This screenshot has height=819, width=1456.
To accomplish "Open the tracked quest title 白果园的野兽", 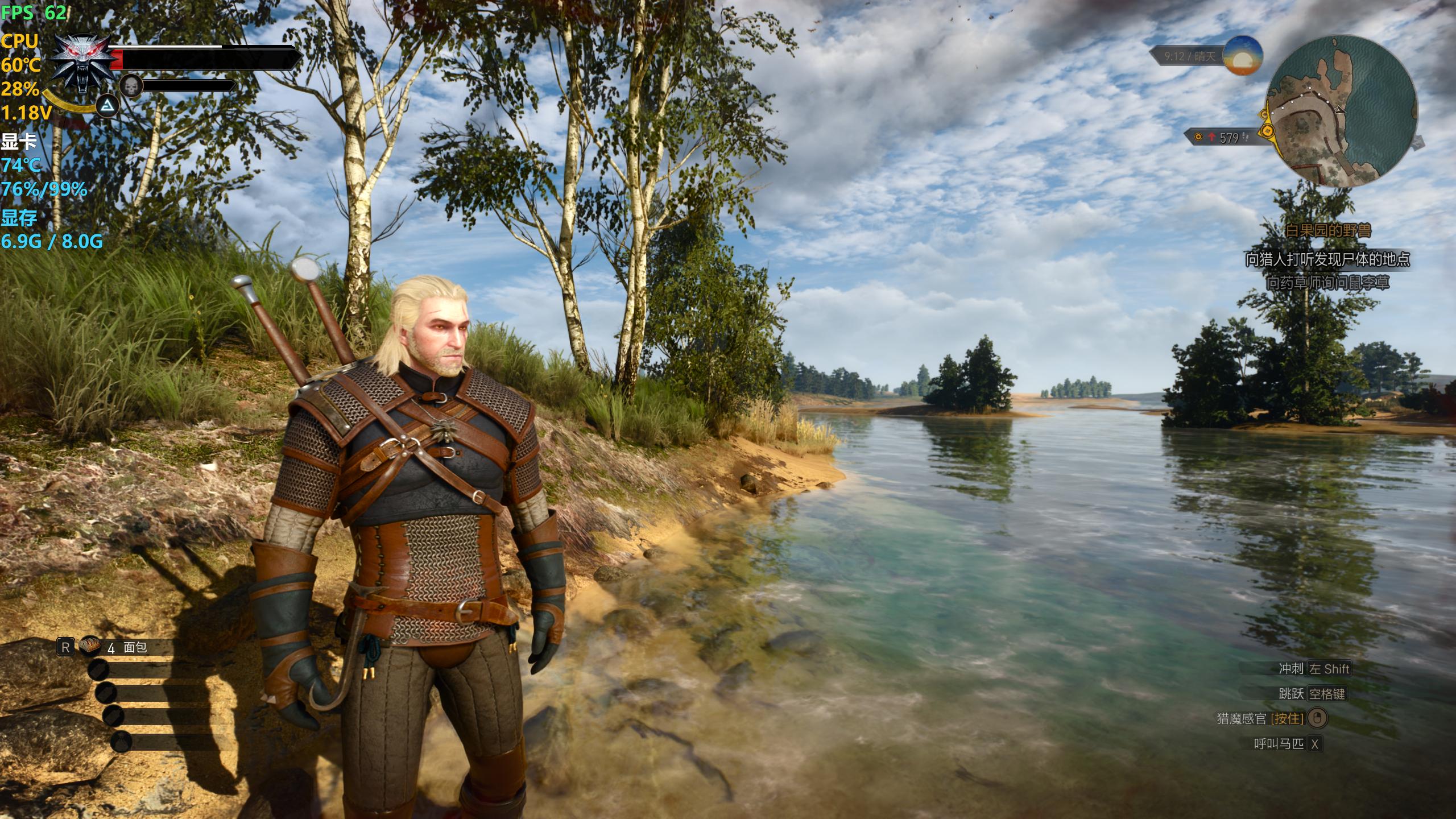I will pos(1328,230).
